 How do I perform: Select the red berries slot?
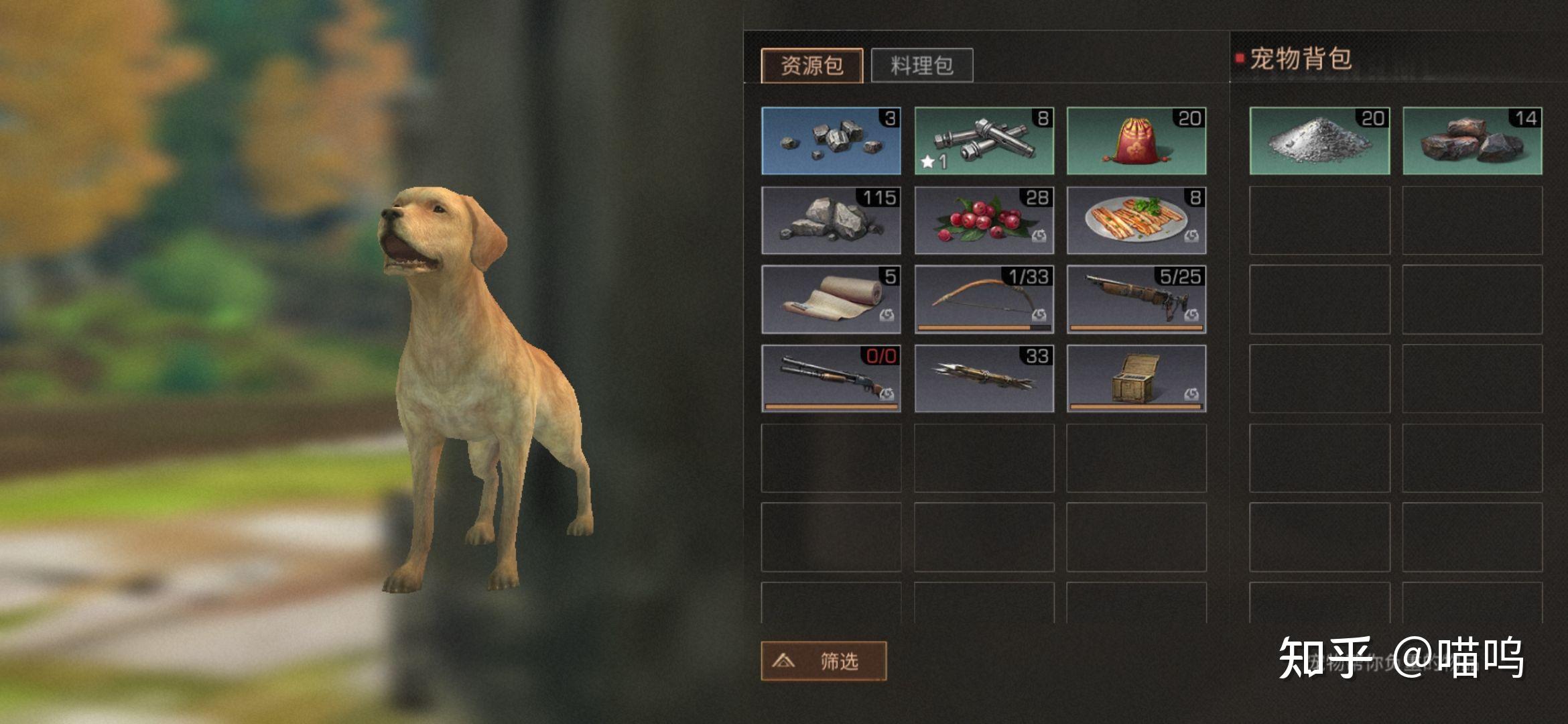[x=984, y=220]
